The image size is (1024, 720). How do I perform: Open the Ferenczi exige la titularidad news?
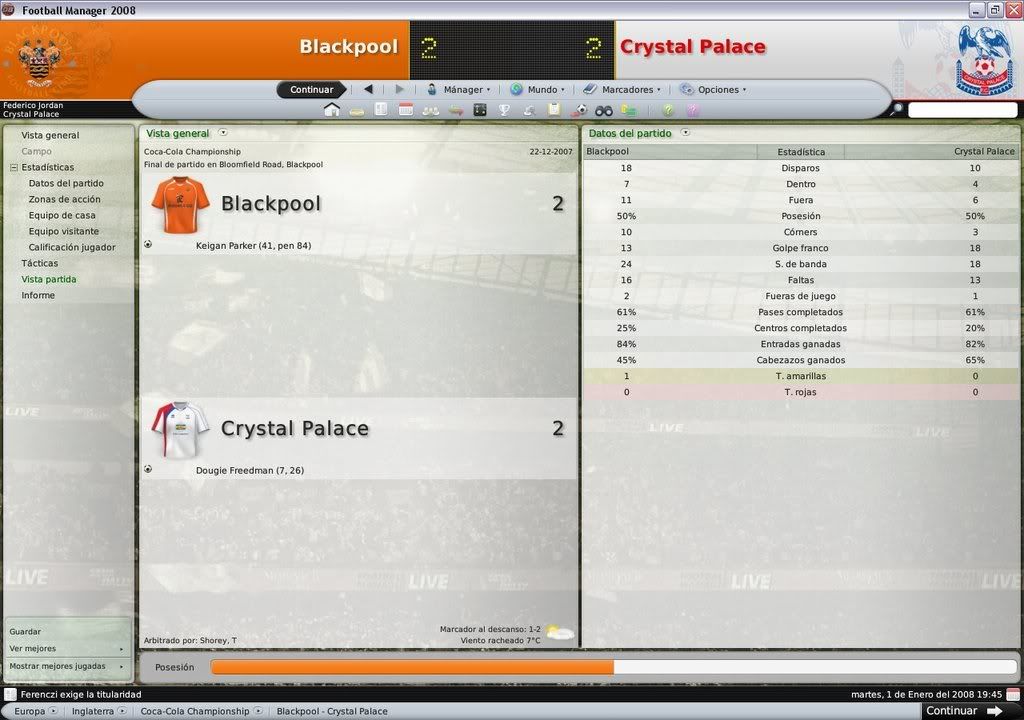(81, 694)
